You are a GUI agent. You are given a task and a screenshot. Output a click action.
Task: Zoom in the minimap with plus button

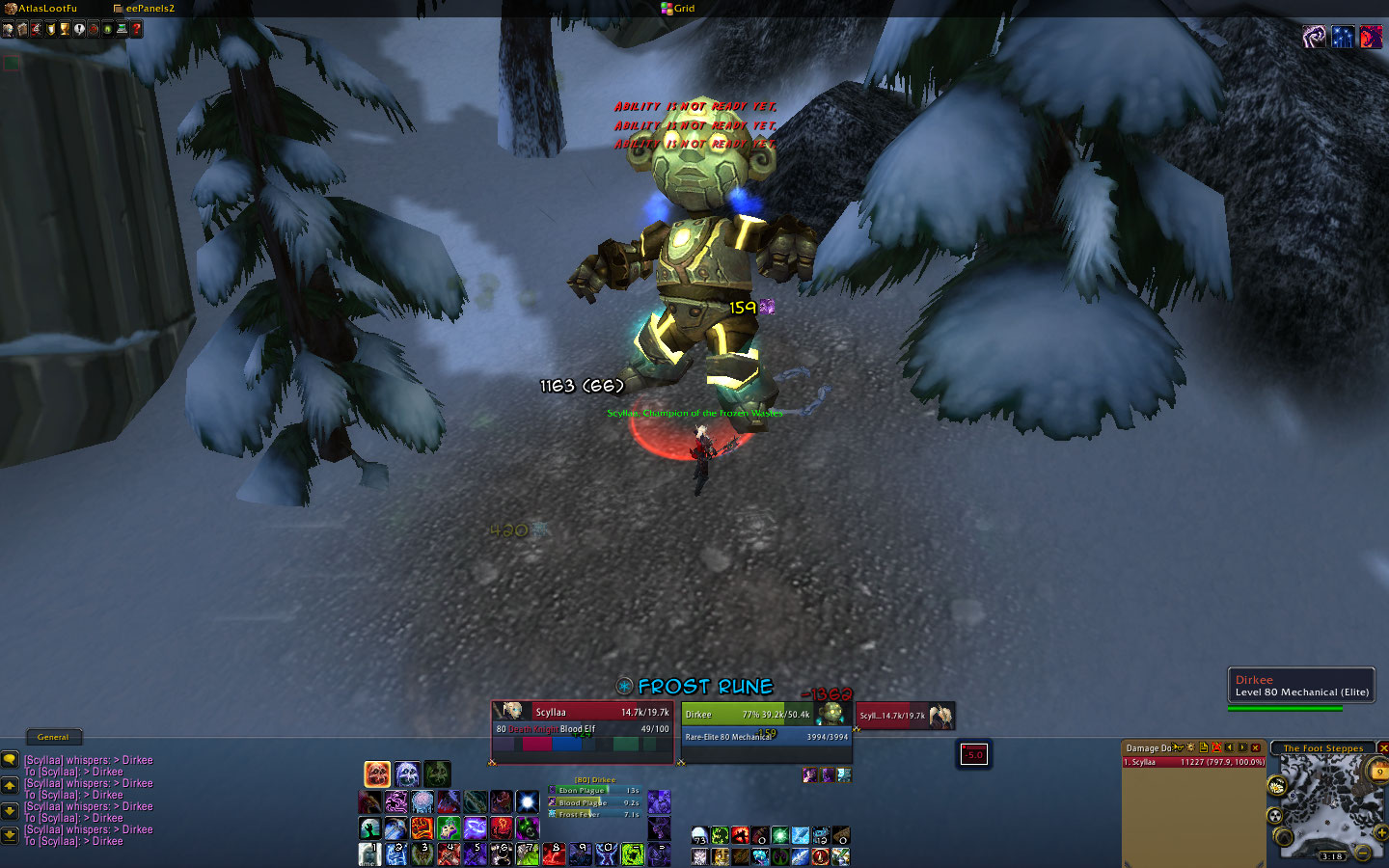tap(1380, 832)
